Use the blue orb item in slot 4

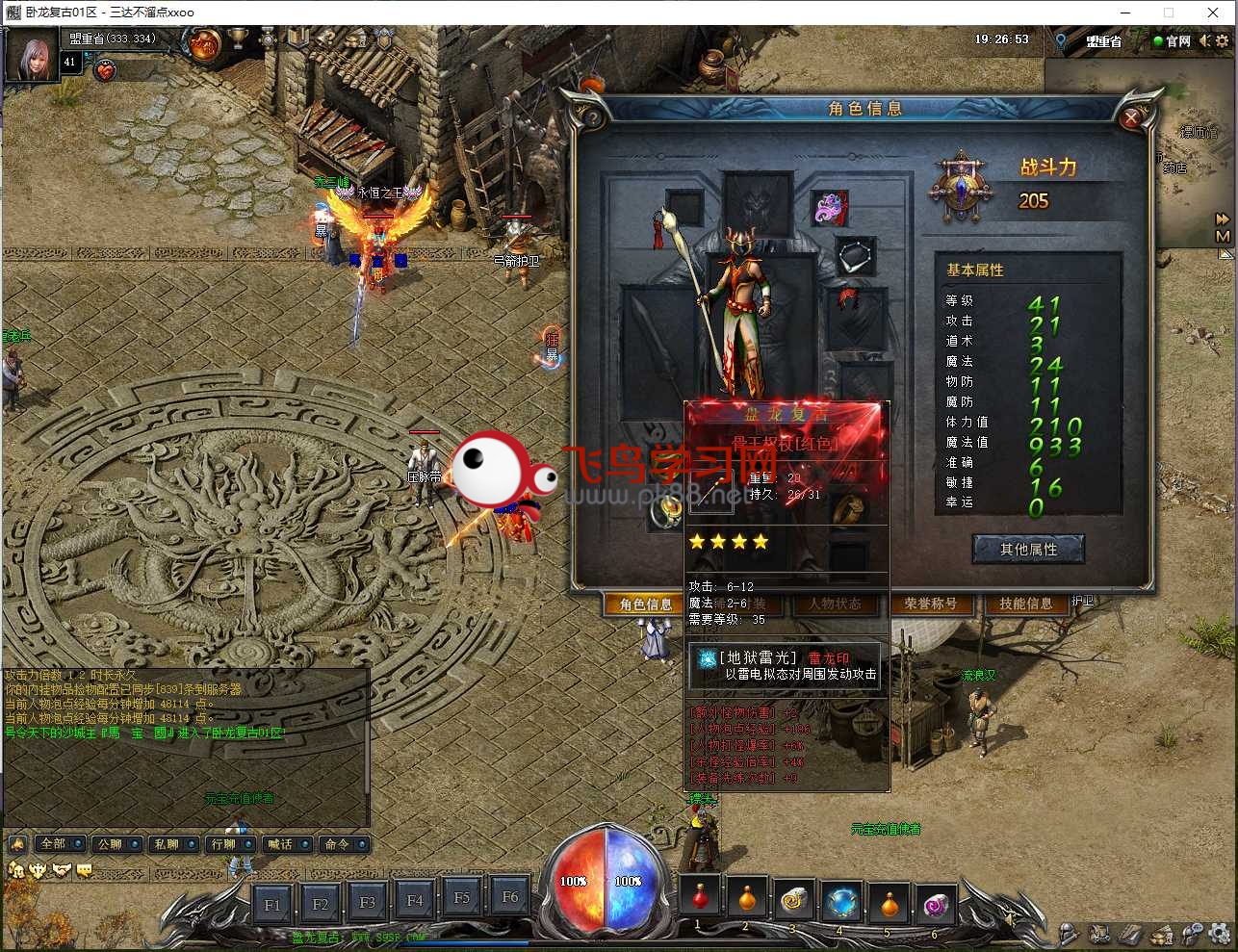pos(841,902)
